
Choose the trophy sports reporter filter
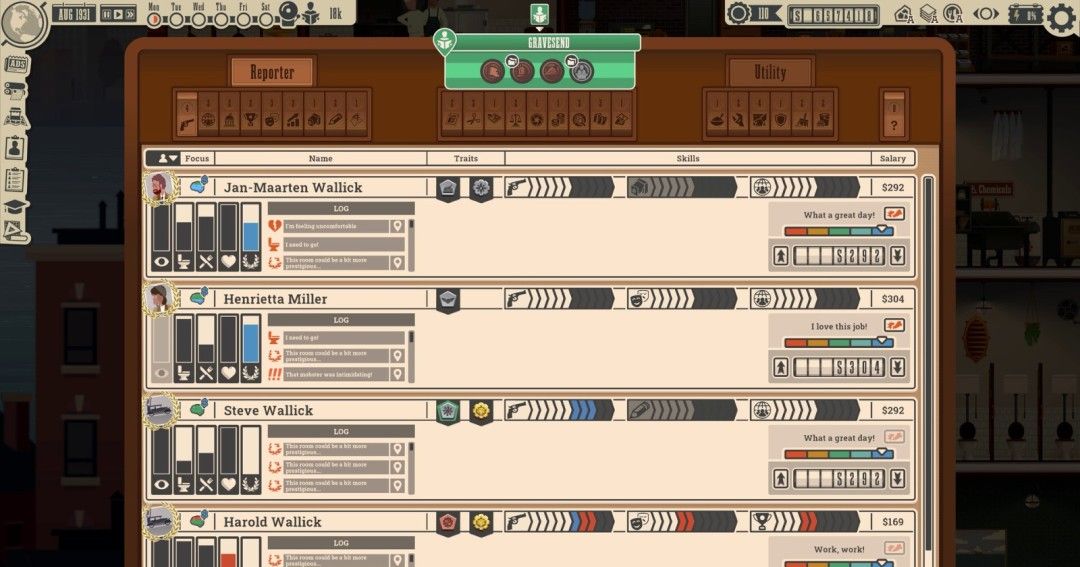point(250,119)
